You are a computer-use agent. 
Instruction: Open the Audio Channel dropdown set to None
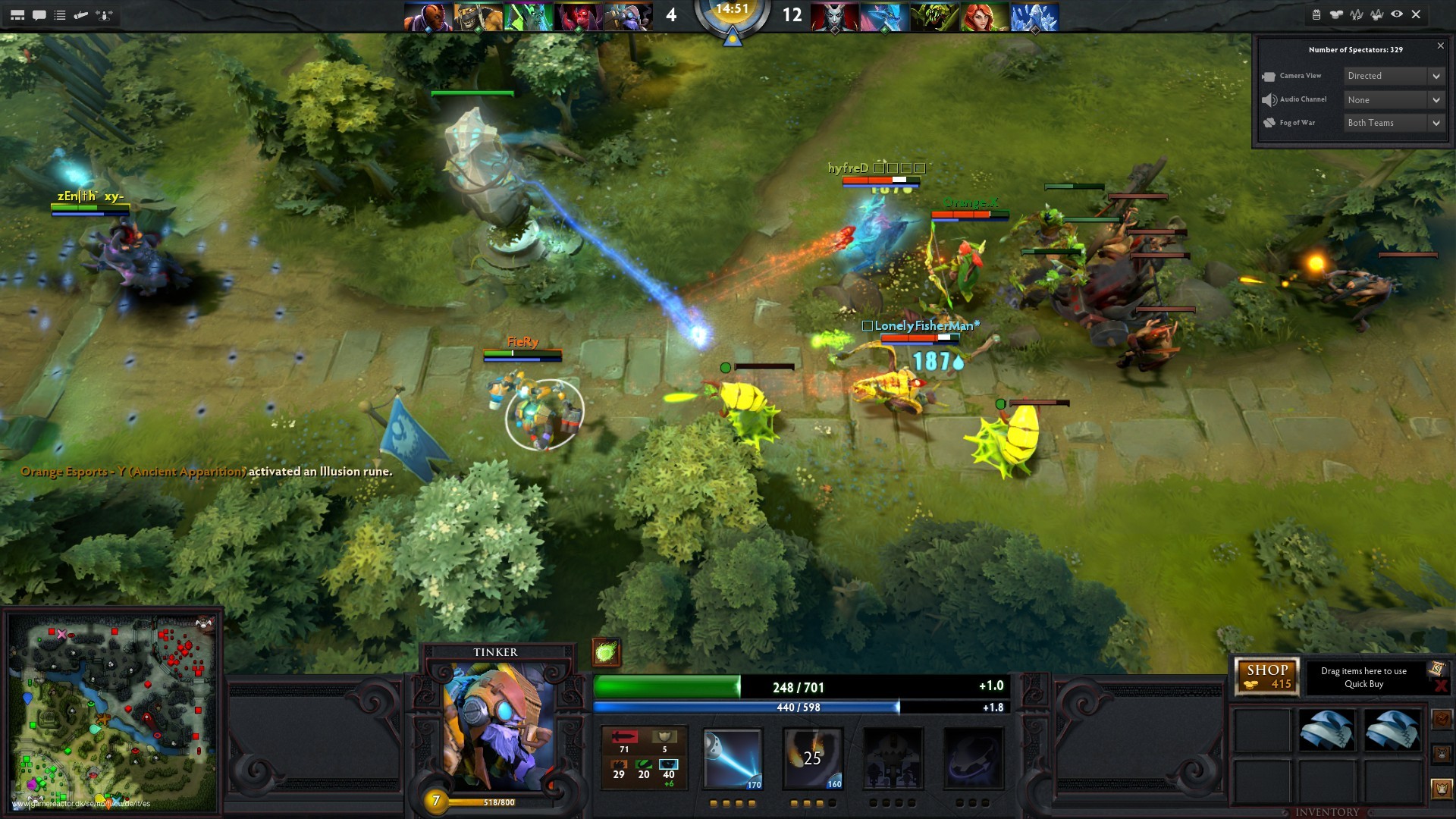pyautogui.click(x=1392, y=99)
